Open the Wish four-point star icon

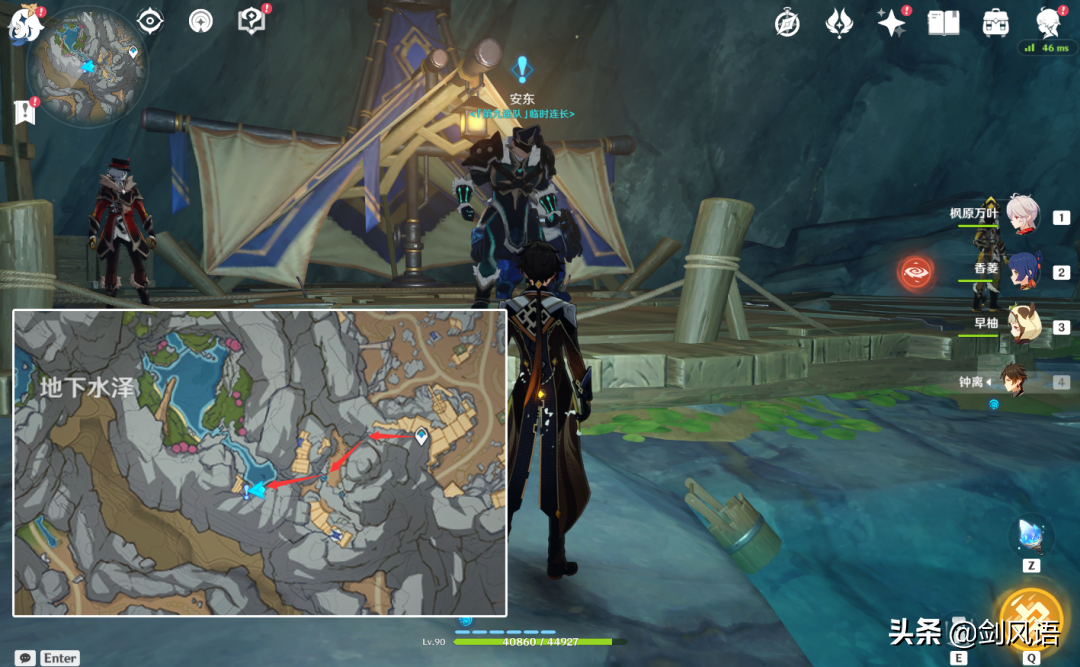pyautogui.click(x=890, y=23)
